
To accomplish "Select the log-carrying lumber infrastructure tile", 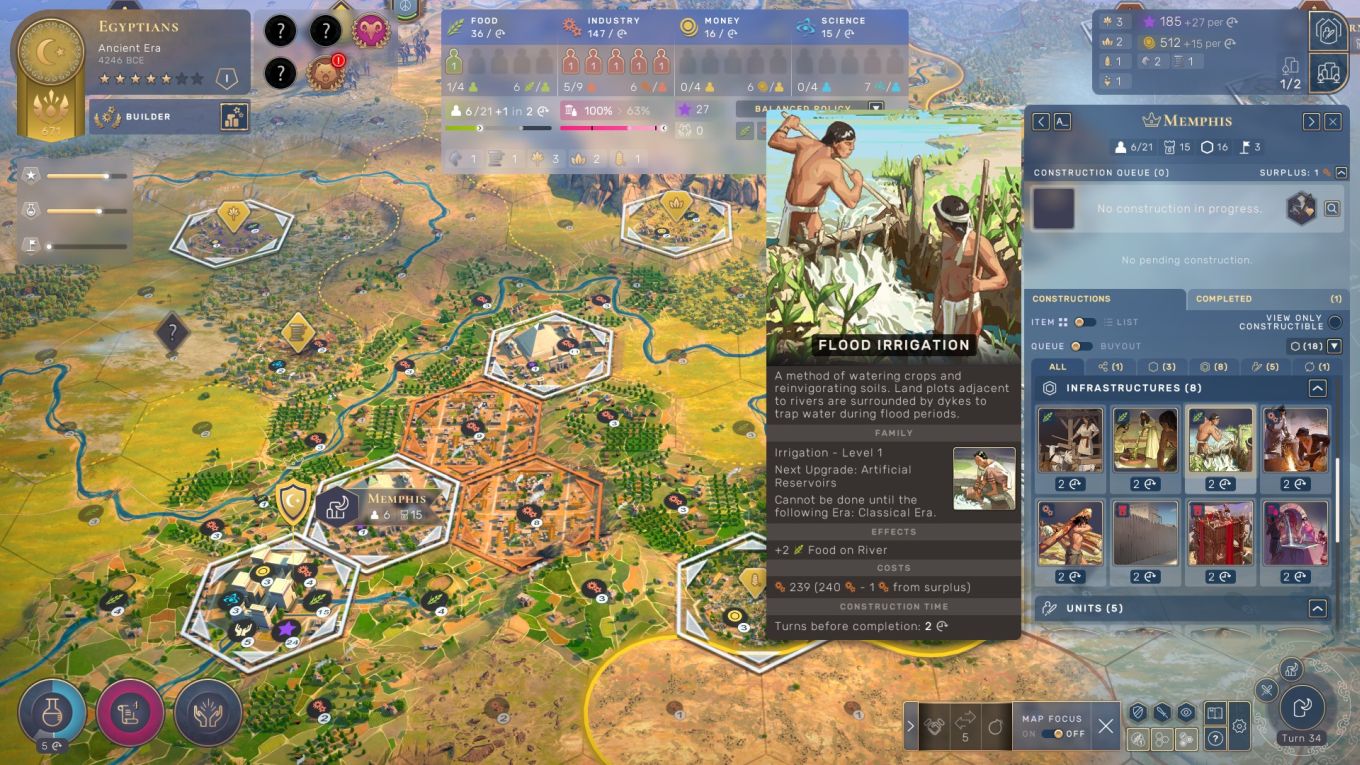I will coord(1070,533).
